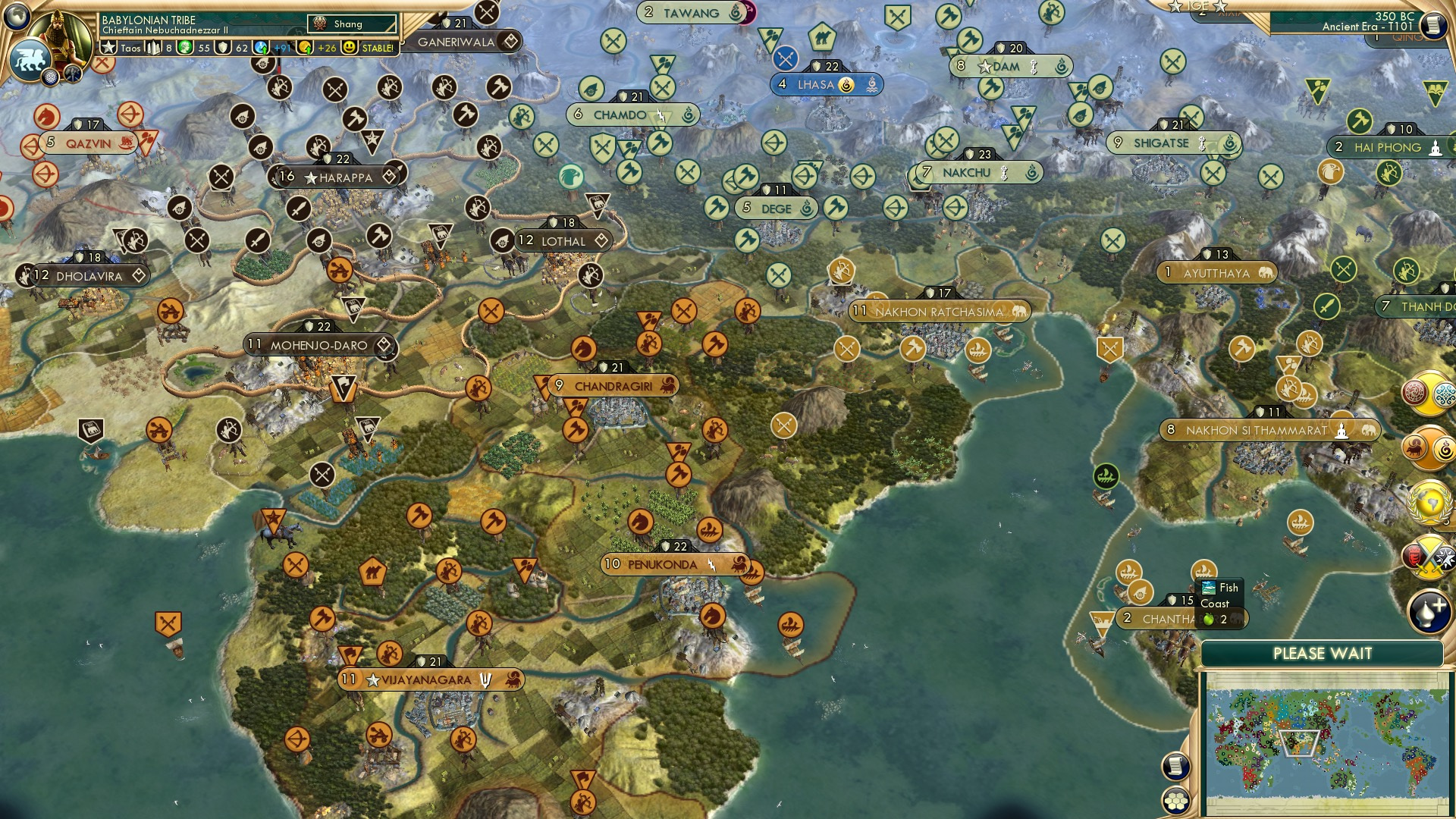This screenshot has height=819, width=1456.
Task: Click the teal swirl culture notification icon
Action: (1444, 395)
